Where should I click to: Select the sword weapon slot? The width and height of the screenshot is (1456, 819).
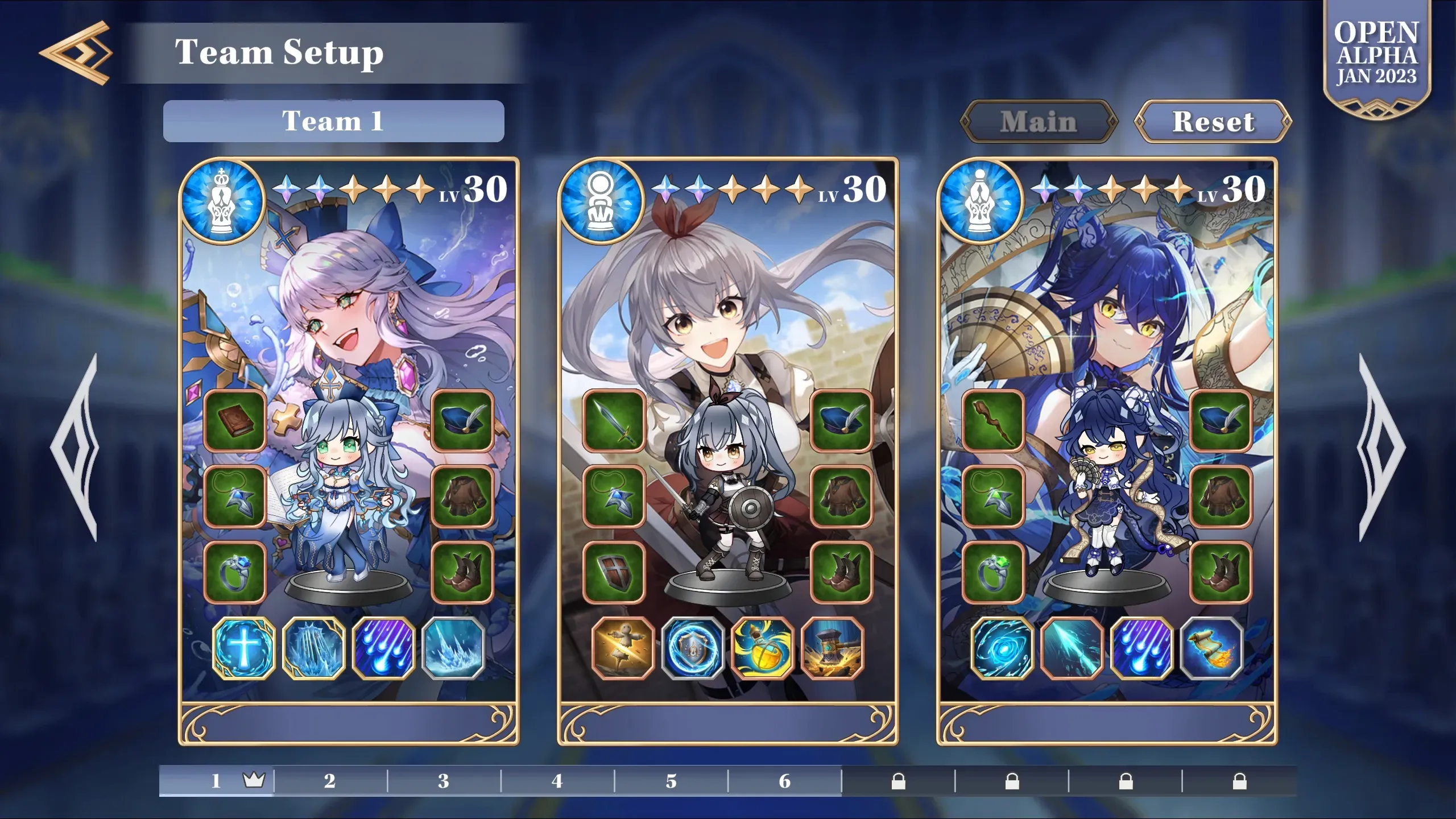click(614, 421)
